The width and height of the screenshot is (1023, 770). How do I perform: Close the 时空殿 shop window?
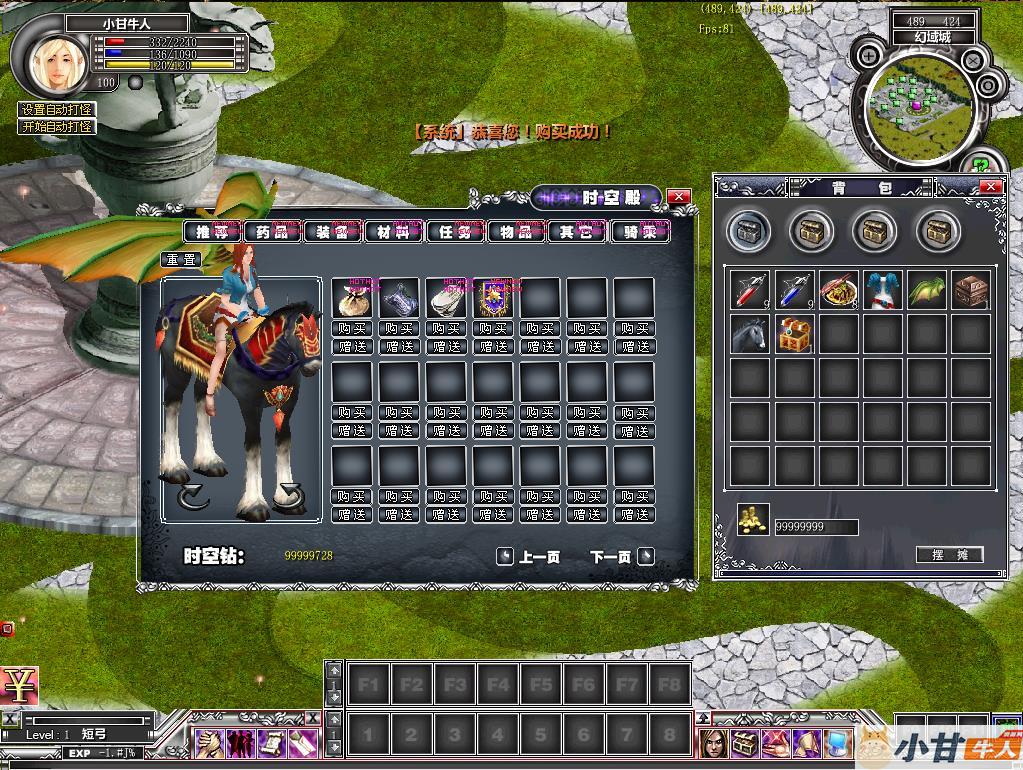tap(679, 197)
